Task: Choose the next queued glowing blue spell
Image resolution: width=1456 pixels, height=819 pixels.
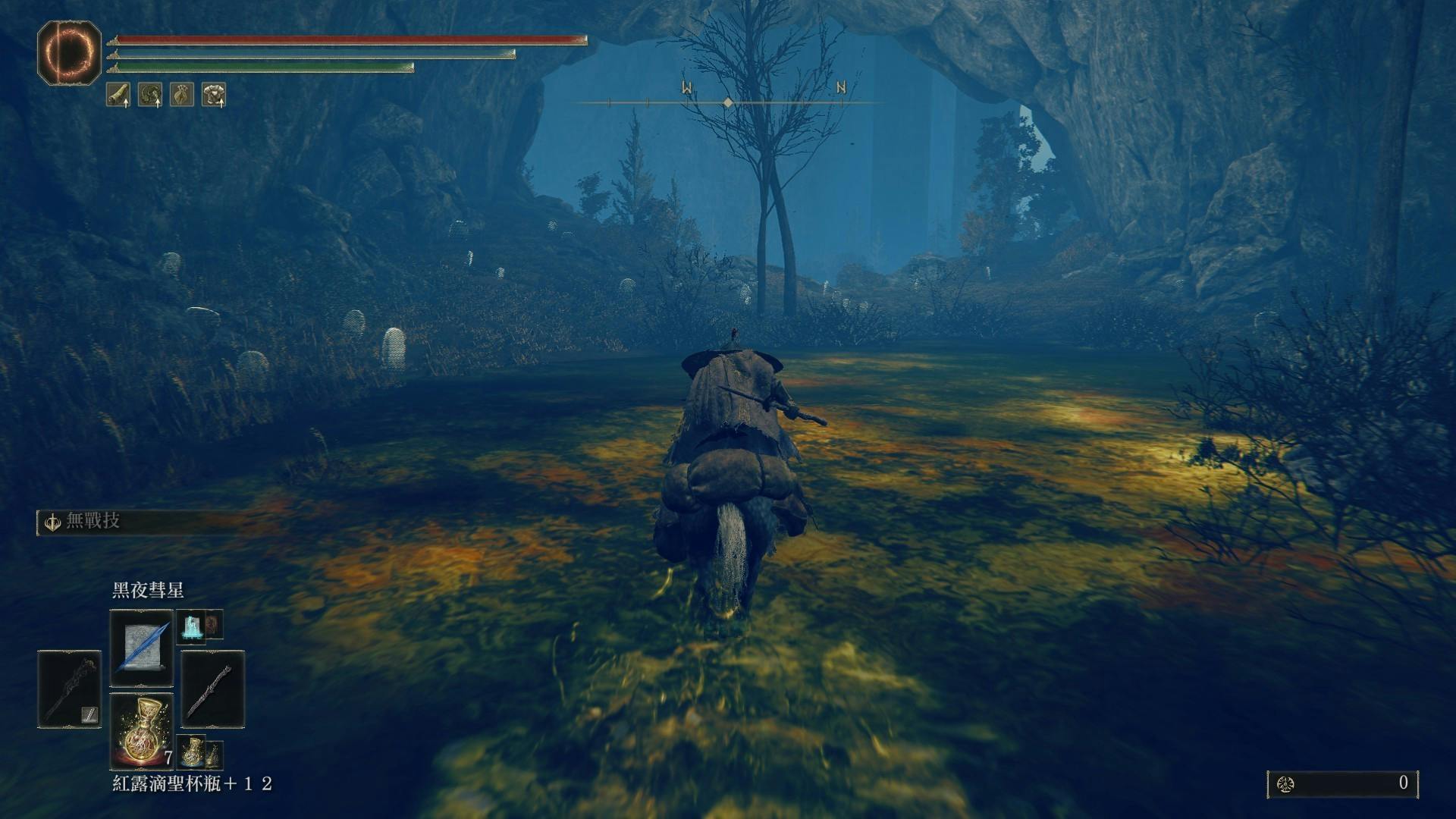Action: coord(189,626)
